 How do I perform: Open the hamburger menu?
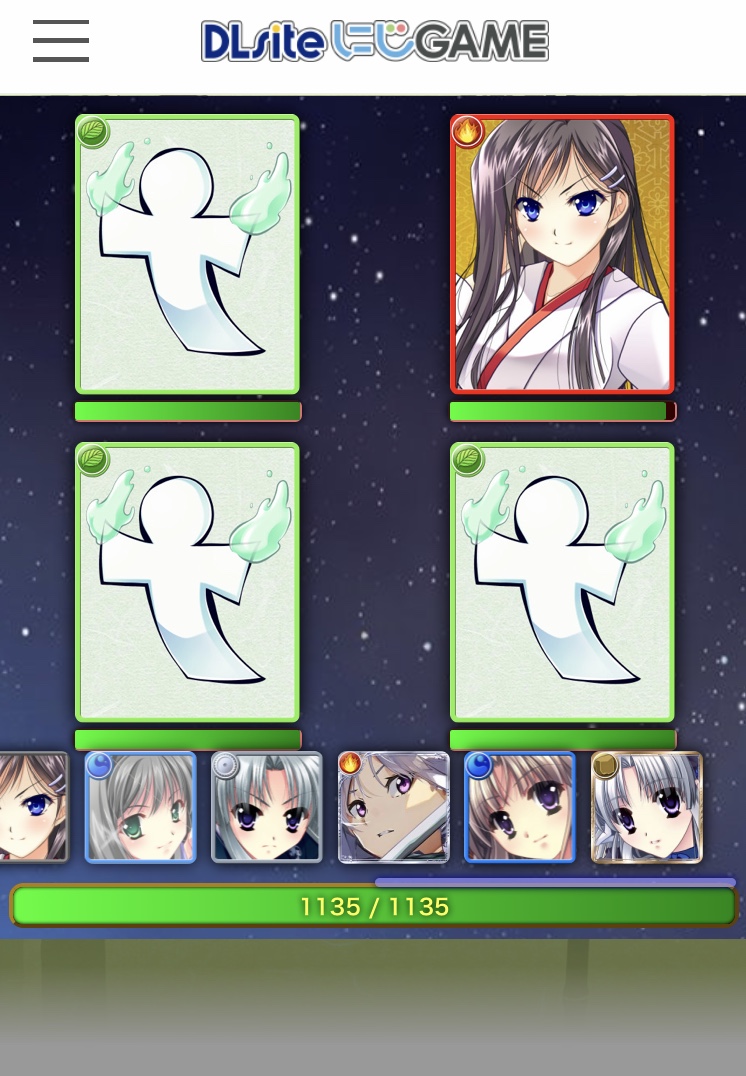pyautogui.click(x=61, y=41)
